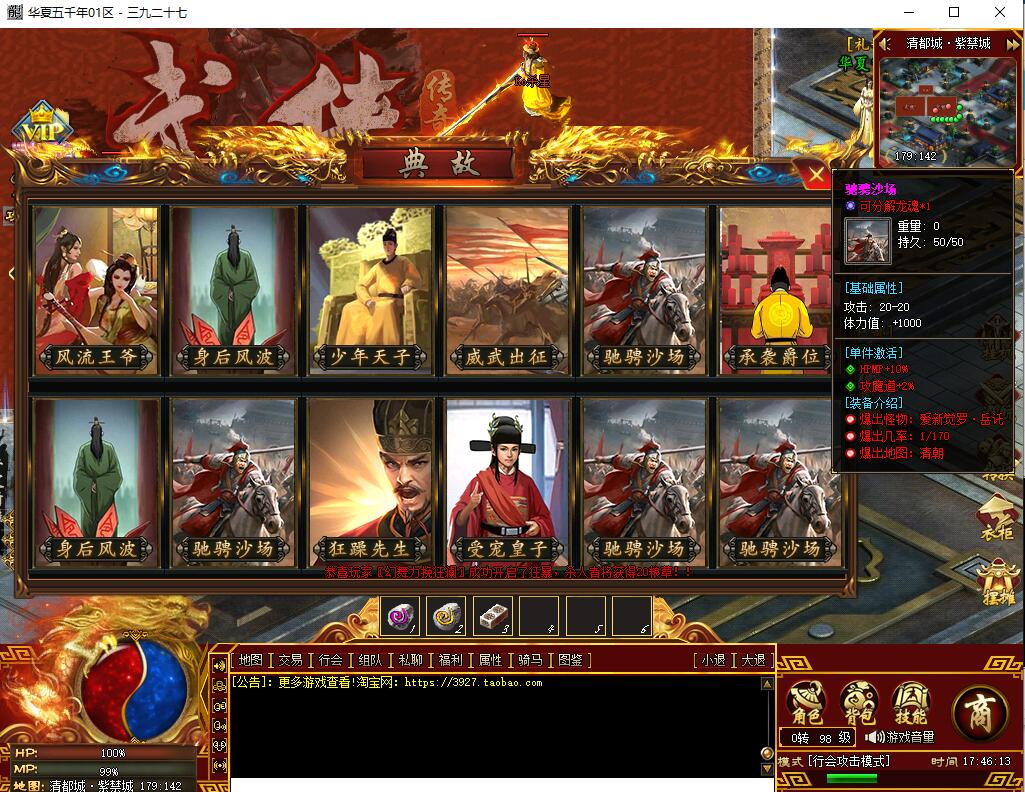The width and height of the screenshot is (1025, 792).
Task: Open the 行会 guild menu
Action: pos(330,660)
